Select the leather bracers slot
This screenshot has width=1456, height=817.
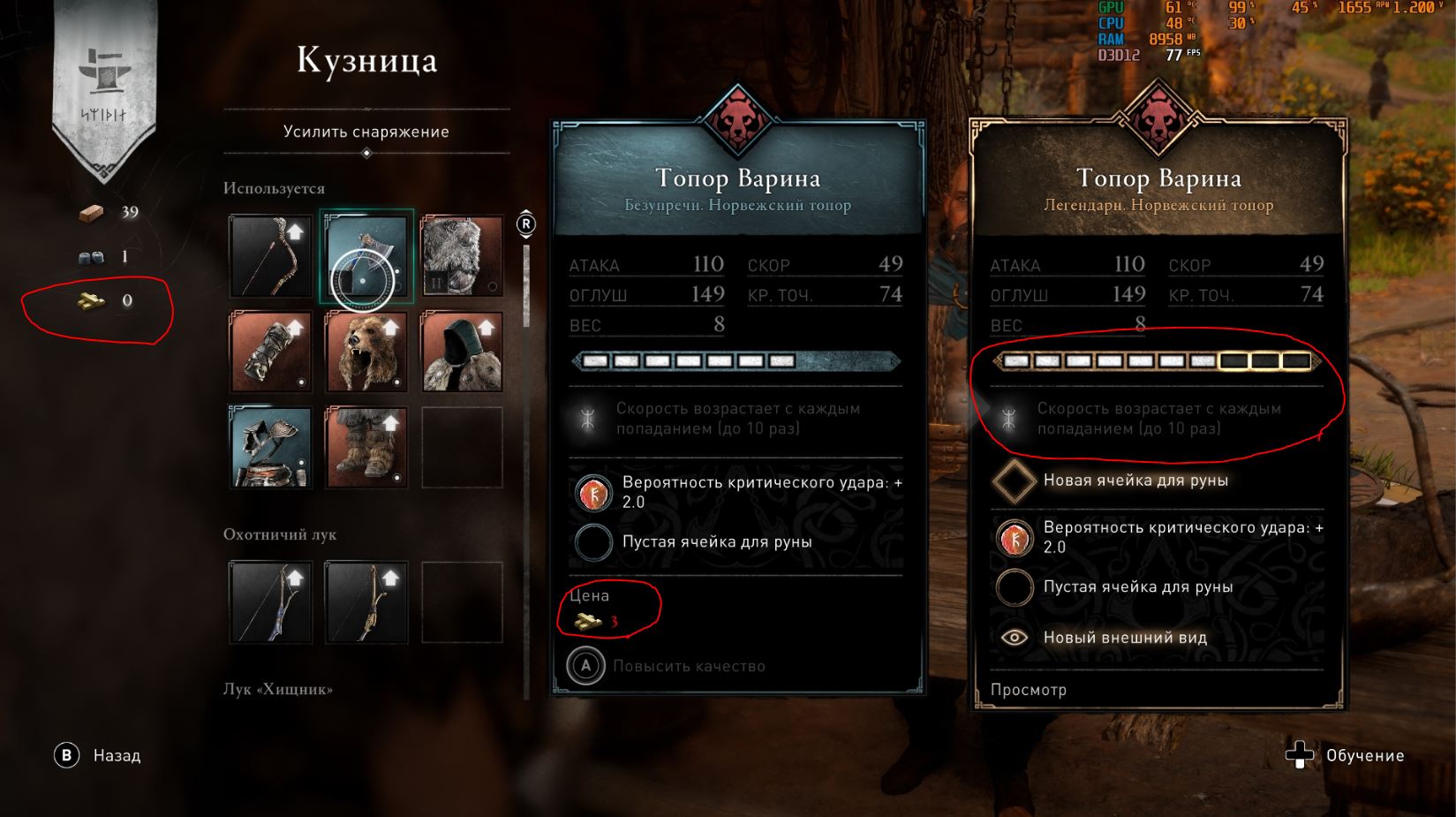pyautogui.click(x=271, y=352)
